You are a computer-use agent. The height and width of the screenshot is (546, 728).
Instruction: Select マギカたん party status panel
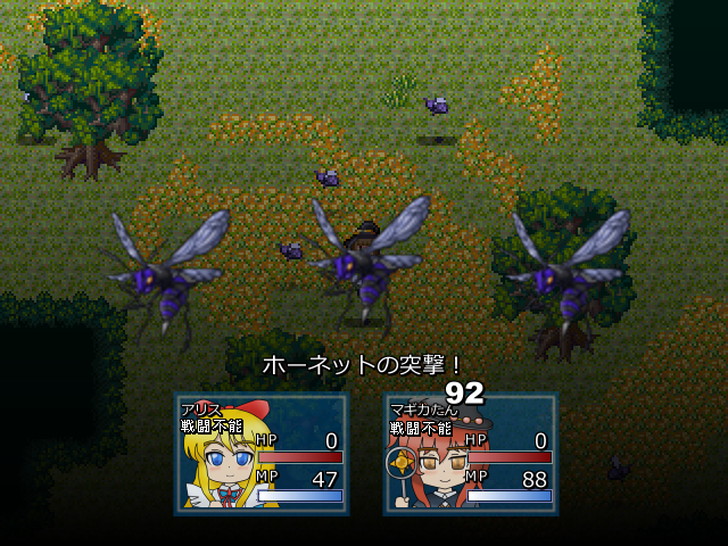(470, 453)
